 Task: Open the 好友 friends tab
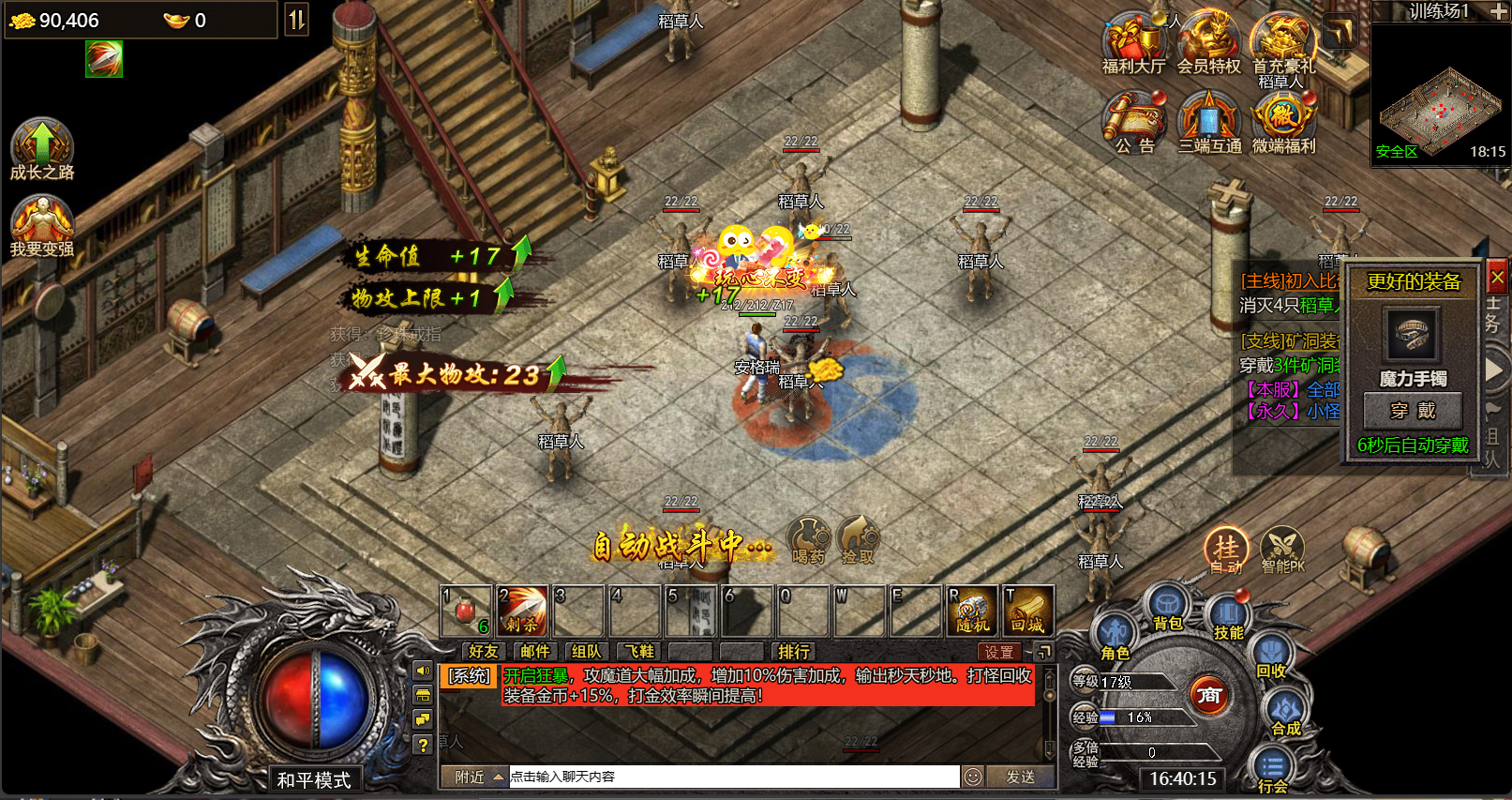[x=483, y=651]
